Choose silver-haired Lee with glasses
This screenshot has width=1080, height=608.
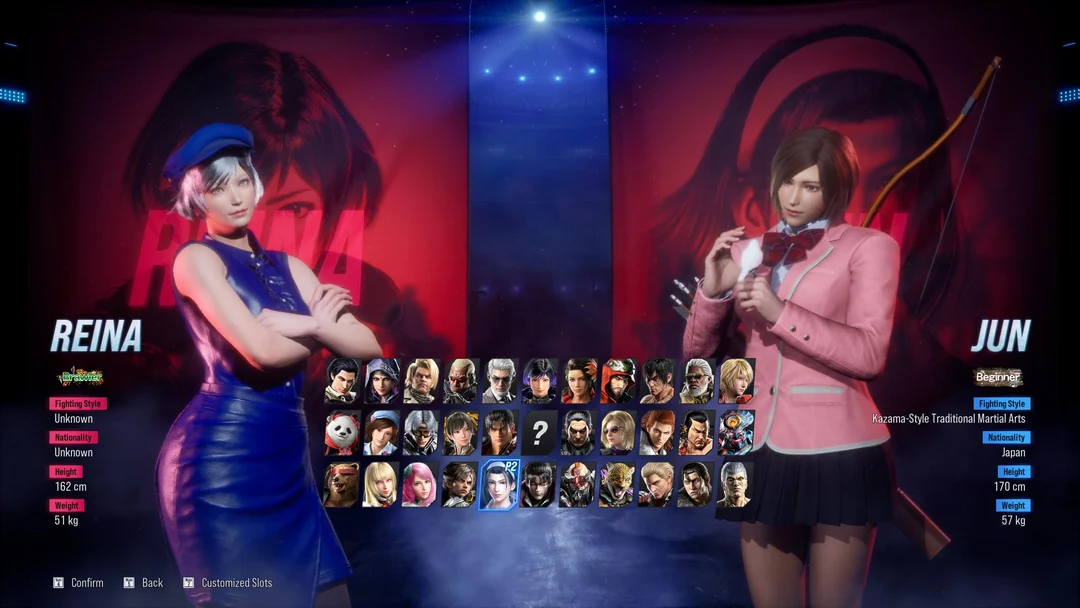click(420, 432)
